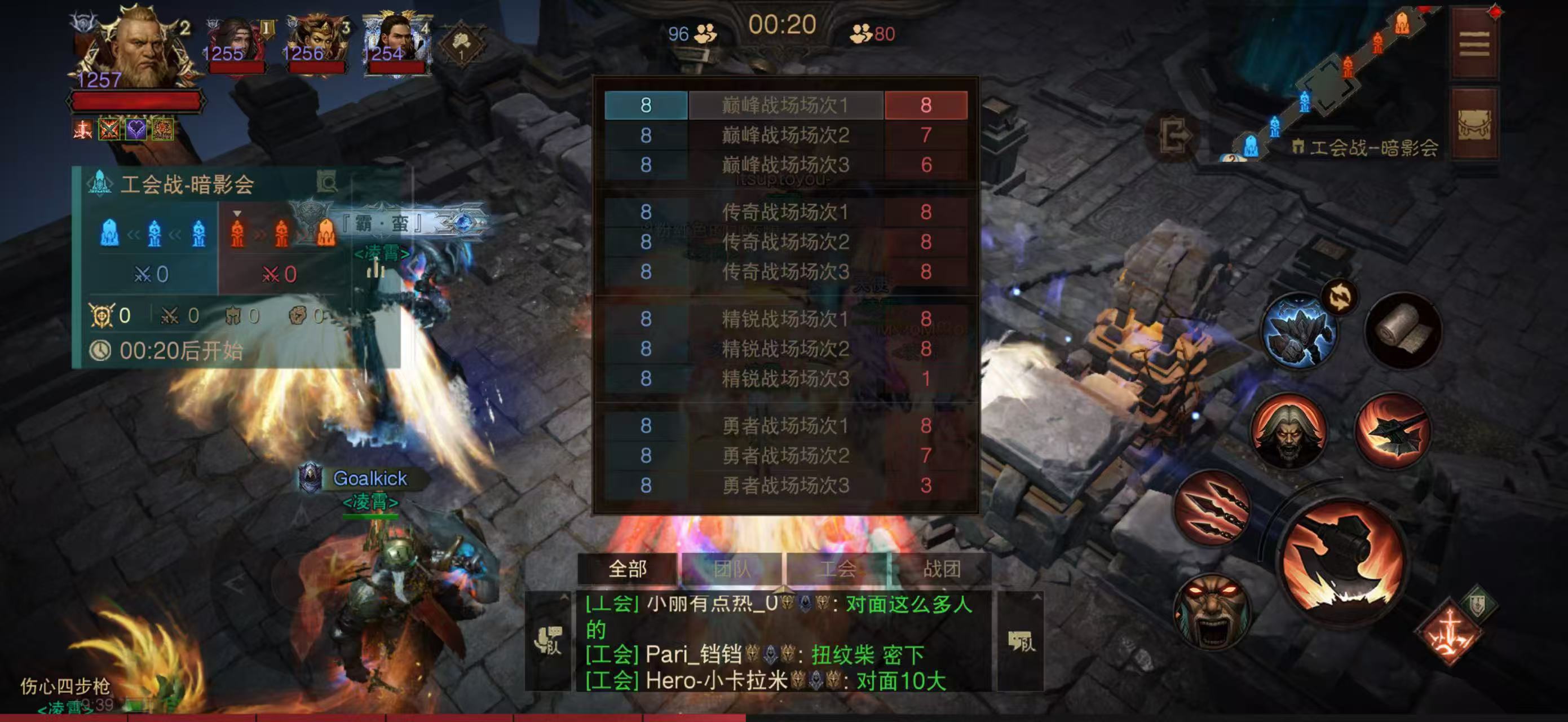Click the exit battleground door icon
Viewport: 1568px width, 722px height.
click(x=1173, y=135)
